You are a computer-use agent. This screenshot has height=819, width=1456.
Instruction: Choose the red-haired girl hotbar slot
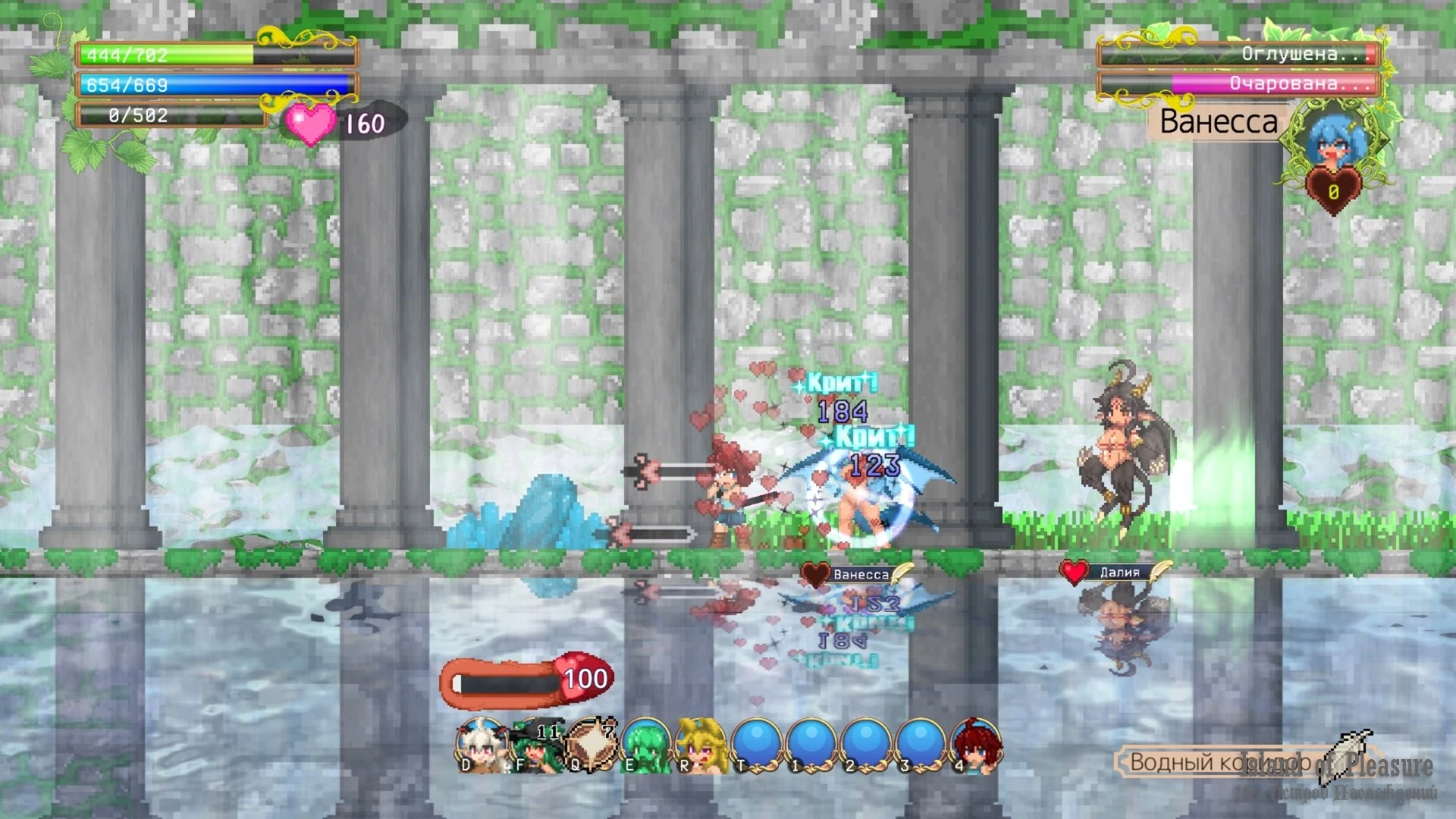coord(976,745)
